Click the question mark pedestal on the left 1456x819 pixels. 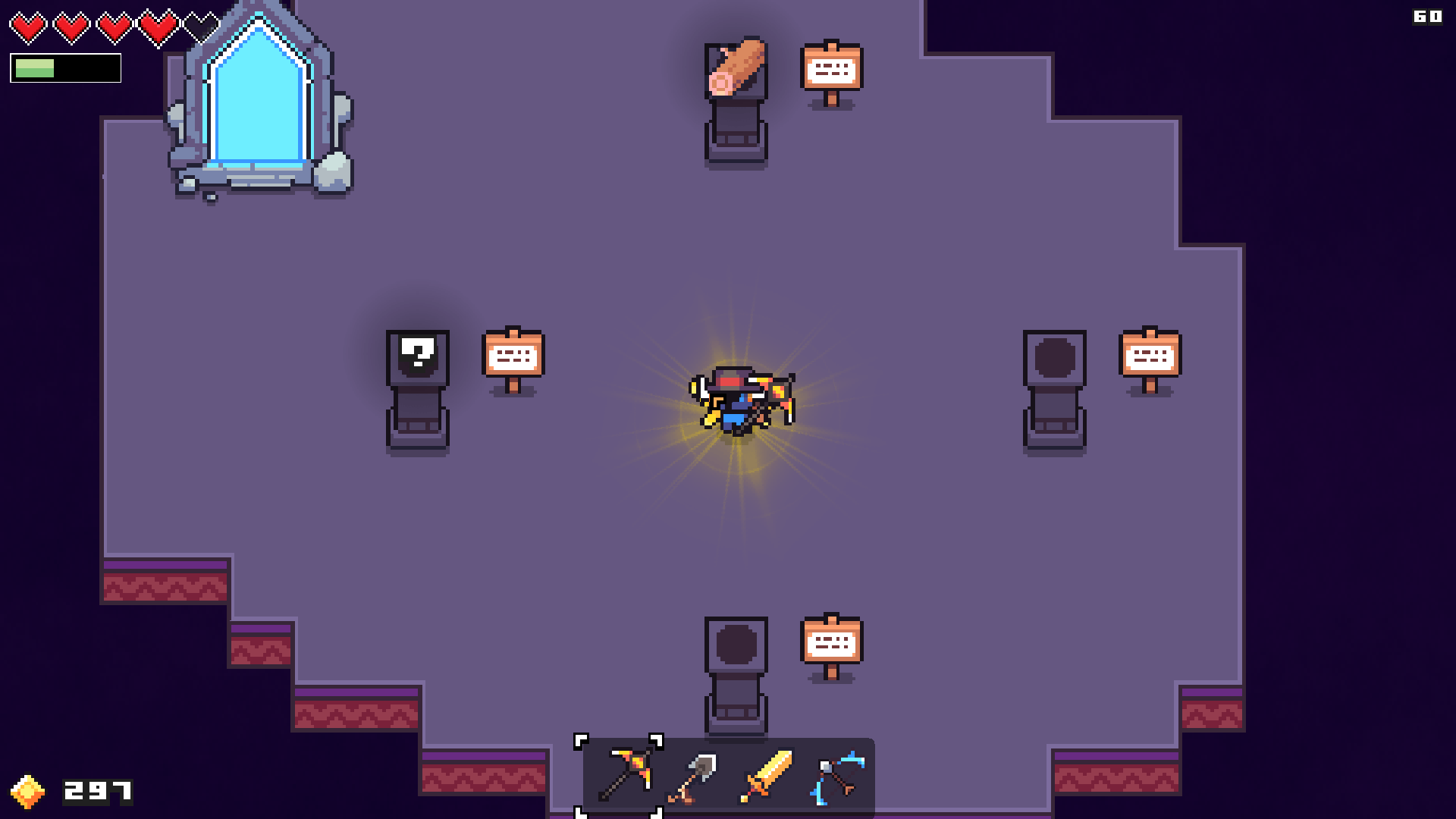[x=418, y=355]
